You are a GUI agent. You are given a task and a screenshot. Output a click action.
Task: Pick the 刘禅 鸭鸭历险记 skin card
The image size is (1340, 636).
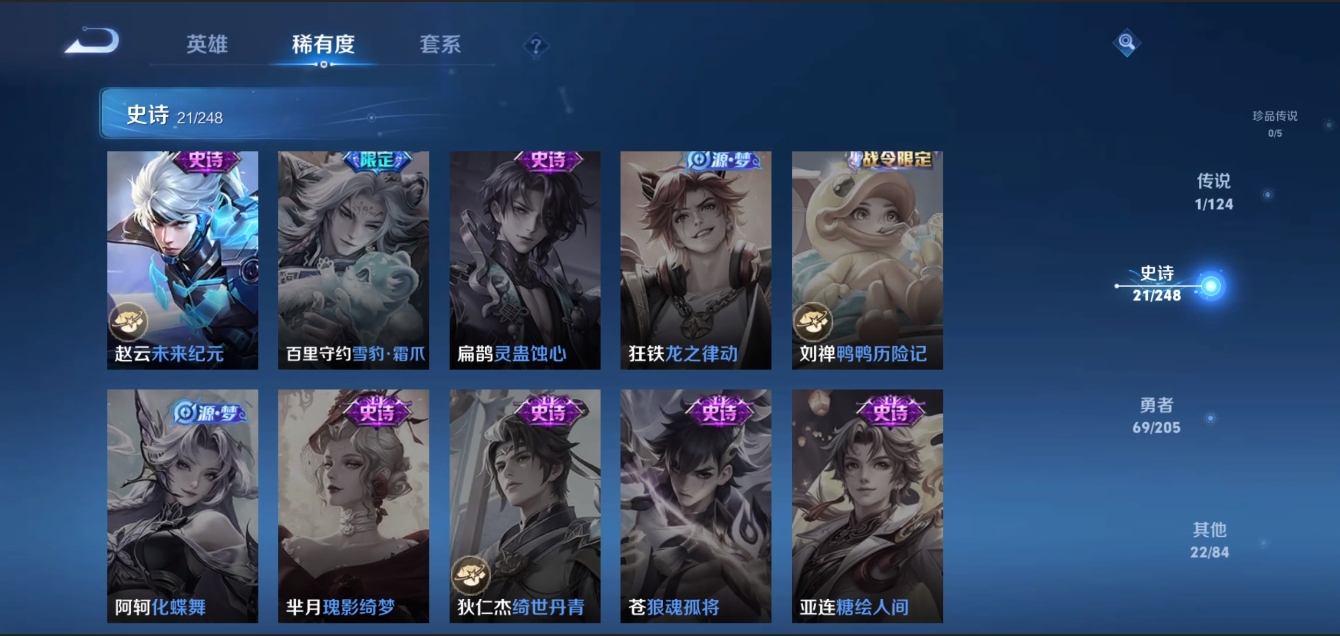867,260
